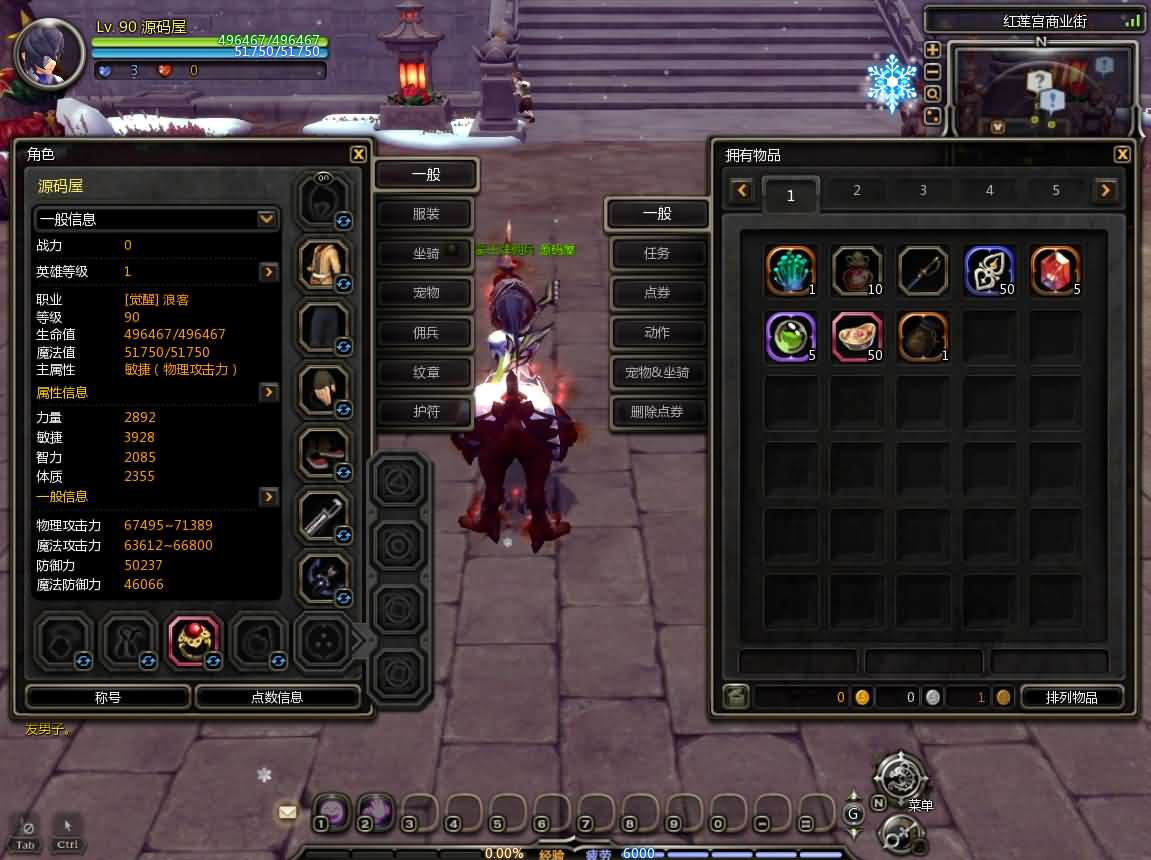This screenshot has width=1151, height=860.
Task: Sort items with 排列物品 button
Action: click(x=1071, y=697)
